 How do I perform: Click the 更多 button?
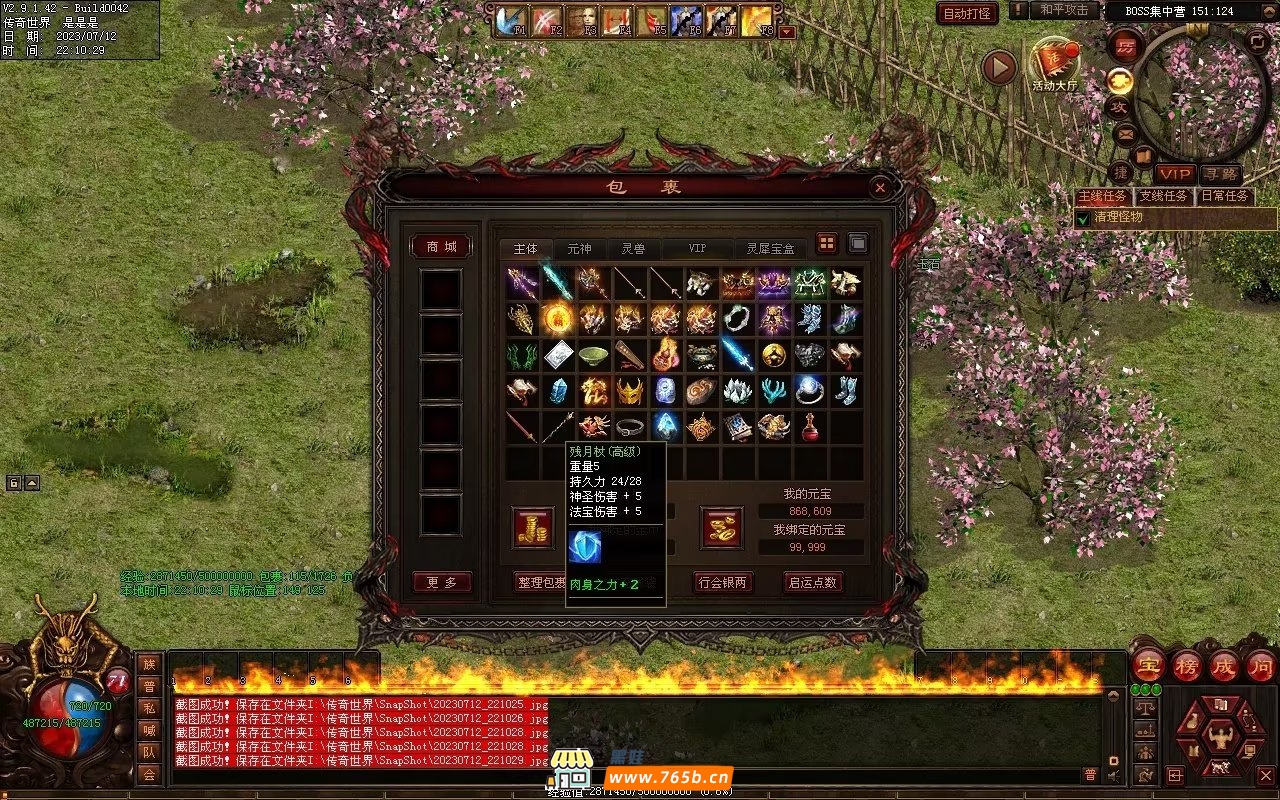coord(441,583)
